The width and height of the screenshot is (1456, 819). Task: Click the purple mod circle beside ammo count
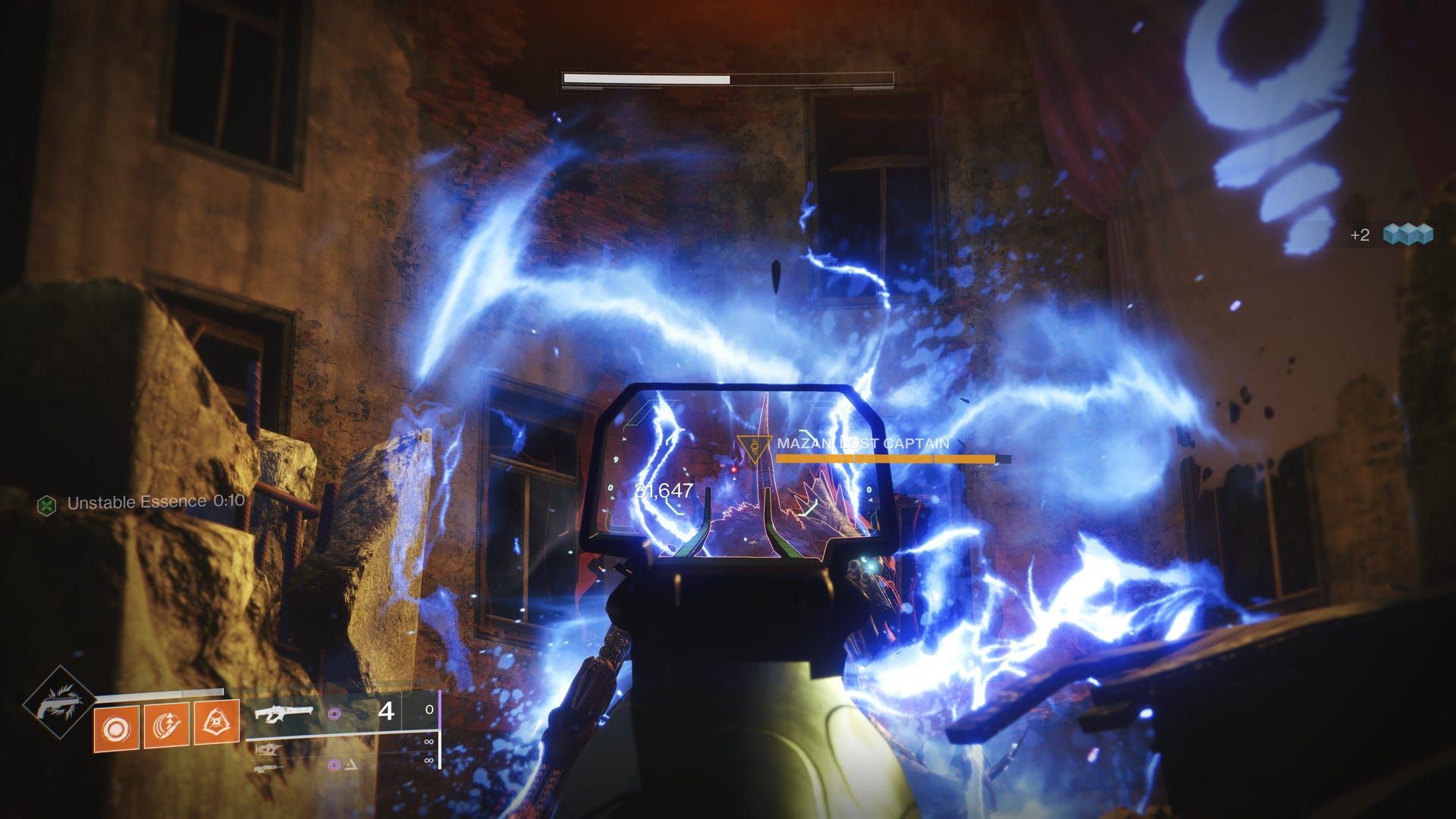coord(334,714)
